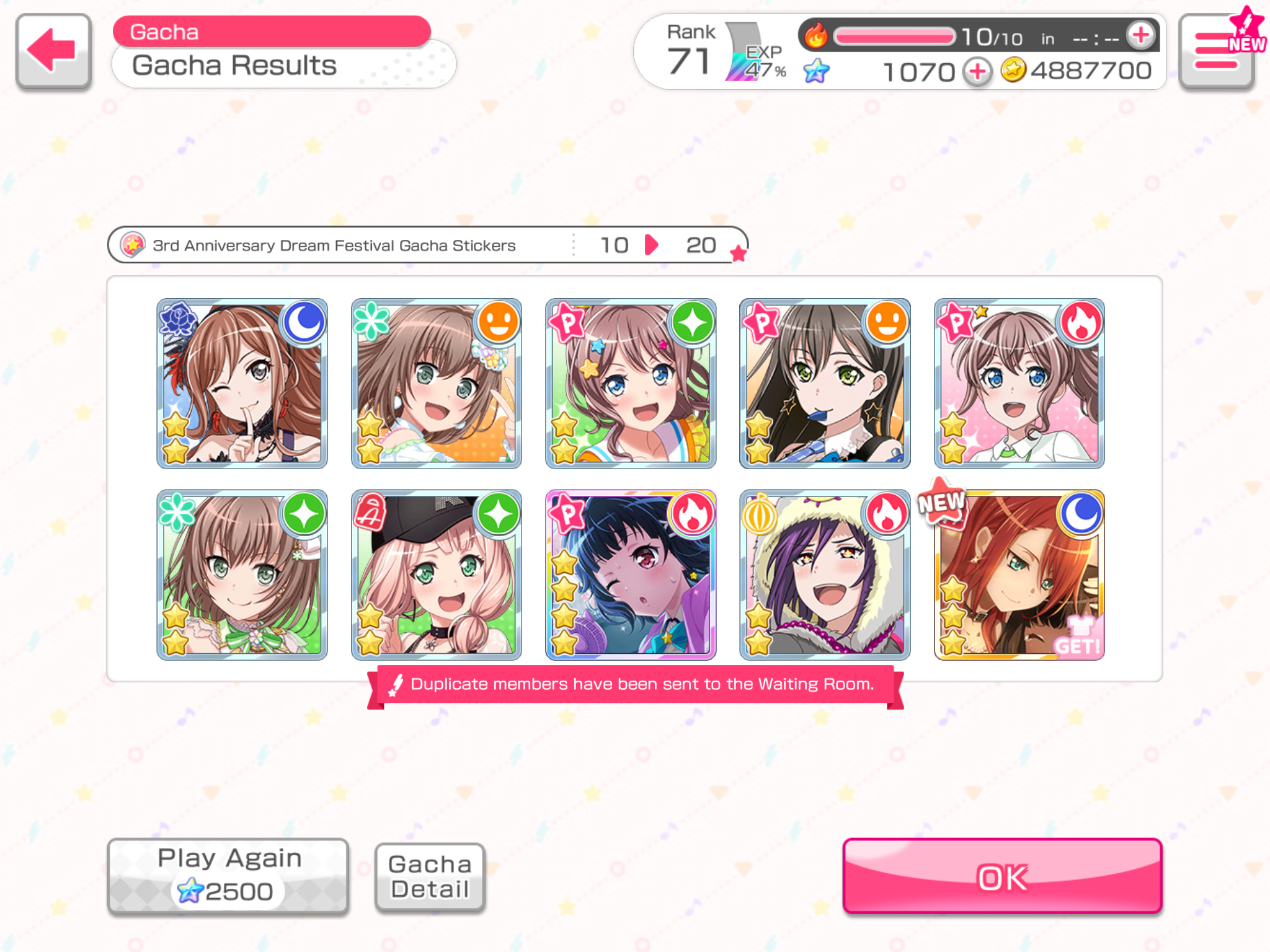1270x952 pixels.
Task: Select the winking brown-haired girl card
Action: point(242,383)
